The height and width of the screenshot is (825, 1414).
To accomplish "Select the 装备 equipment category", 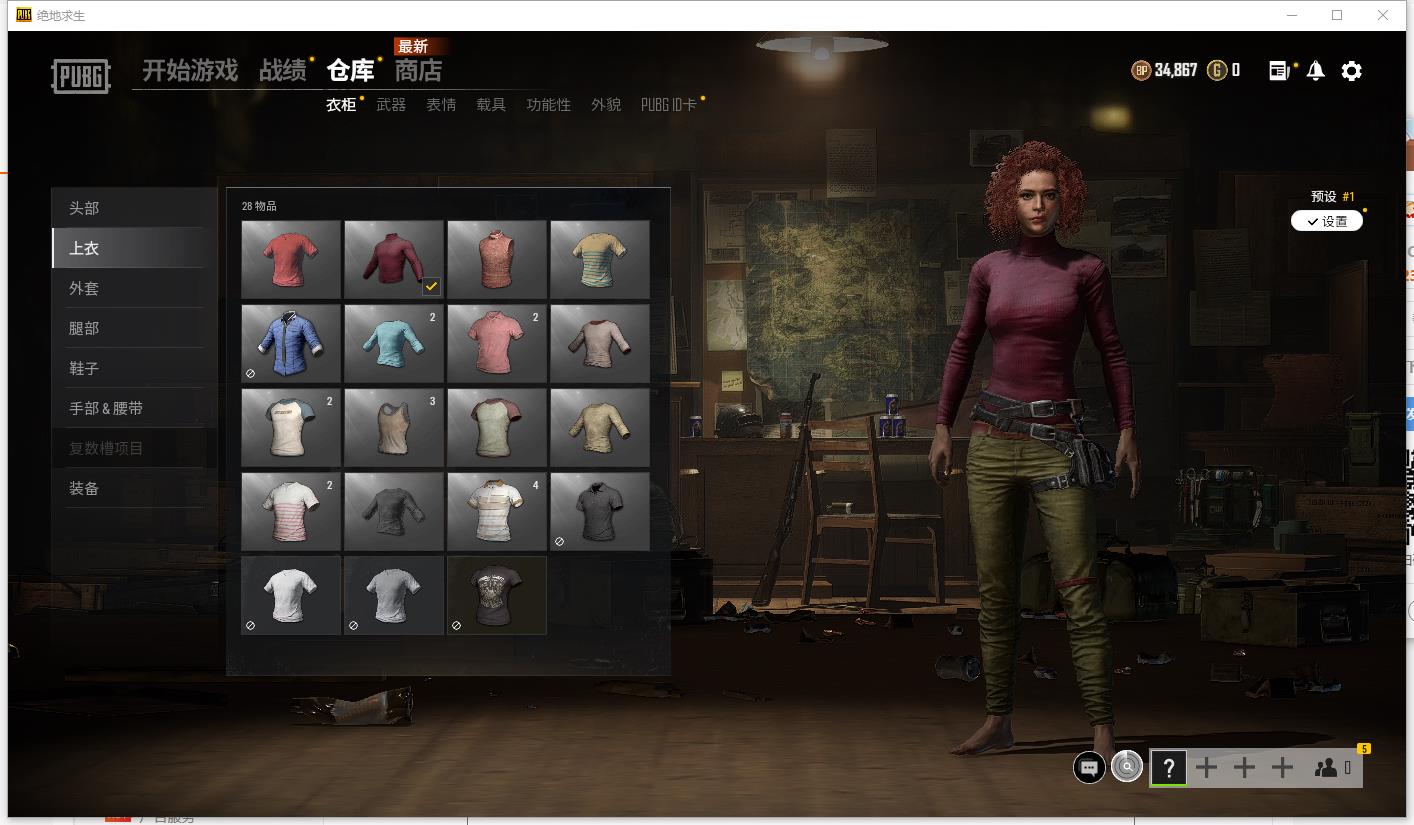I will point(84,488).
